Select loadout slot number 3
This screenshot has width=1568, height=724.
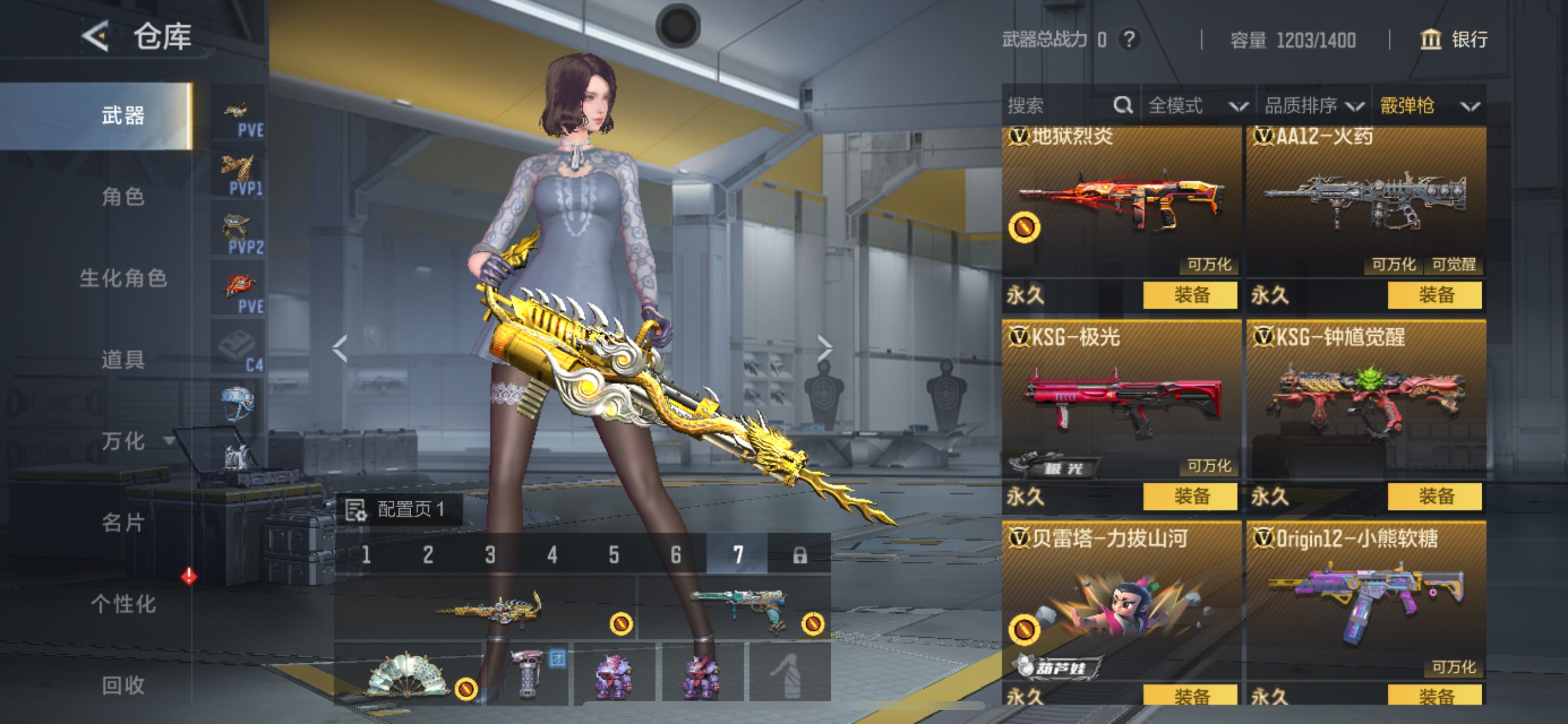(x=490, y=555)
